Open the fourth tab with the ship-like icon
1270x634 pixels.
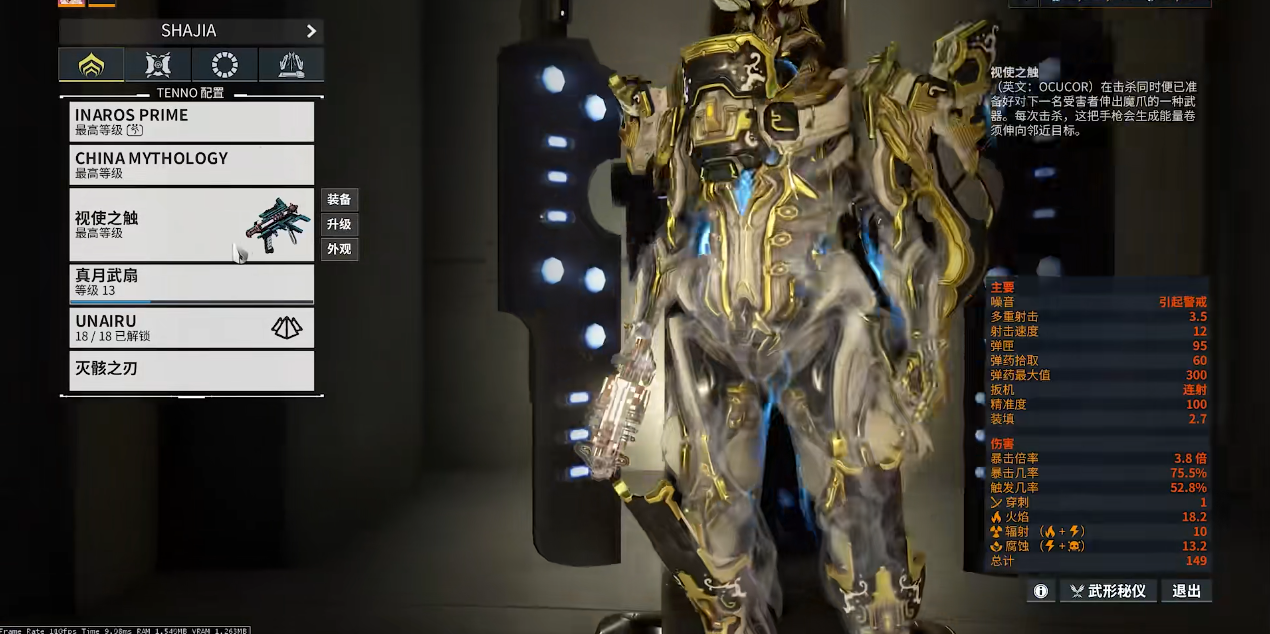[291, 66]
